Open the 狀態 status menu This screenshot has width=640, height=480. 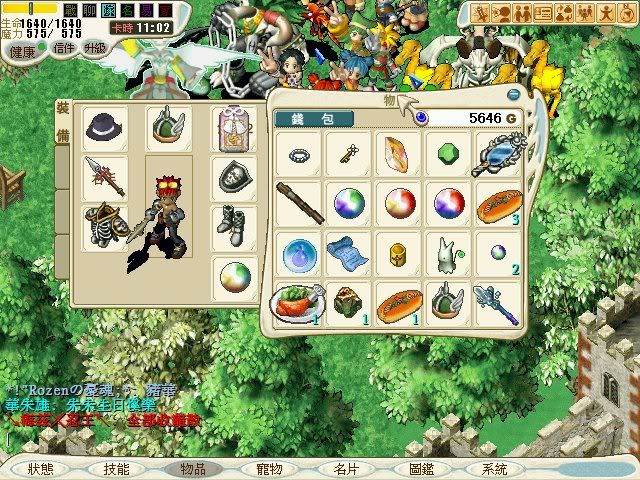[41, 468]
